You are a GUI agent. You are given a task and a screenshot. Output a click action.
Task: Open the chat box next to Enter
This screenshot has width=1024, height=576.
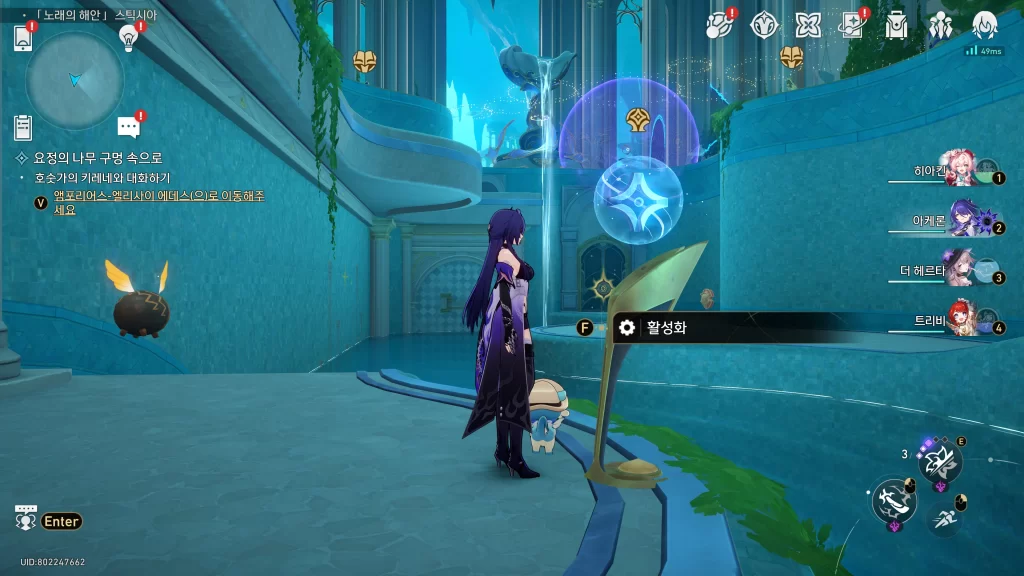(x=26, y=520)
